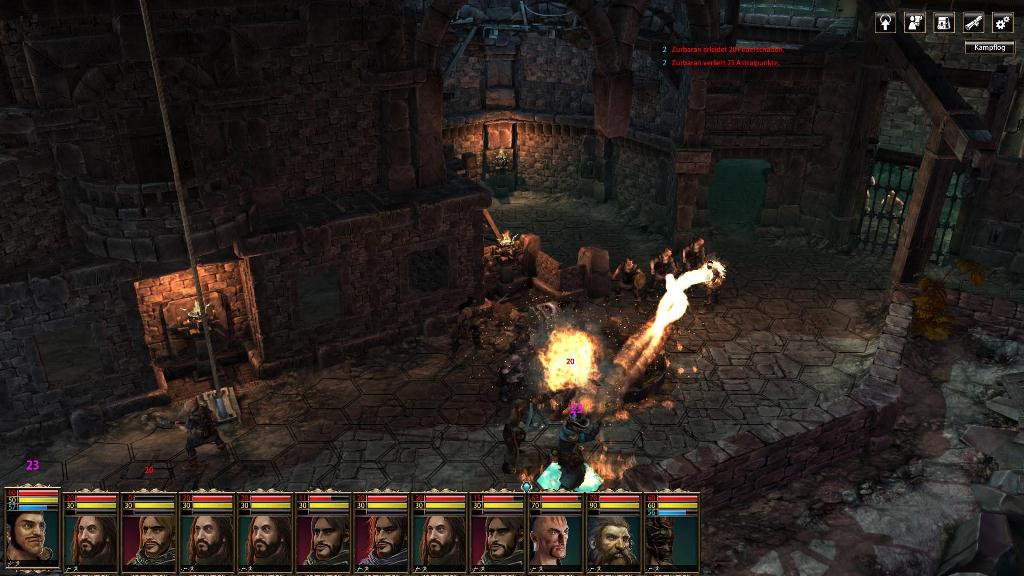Open the gear settings menu

coord(1002,22)
